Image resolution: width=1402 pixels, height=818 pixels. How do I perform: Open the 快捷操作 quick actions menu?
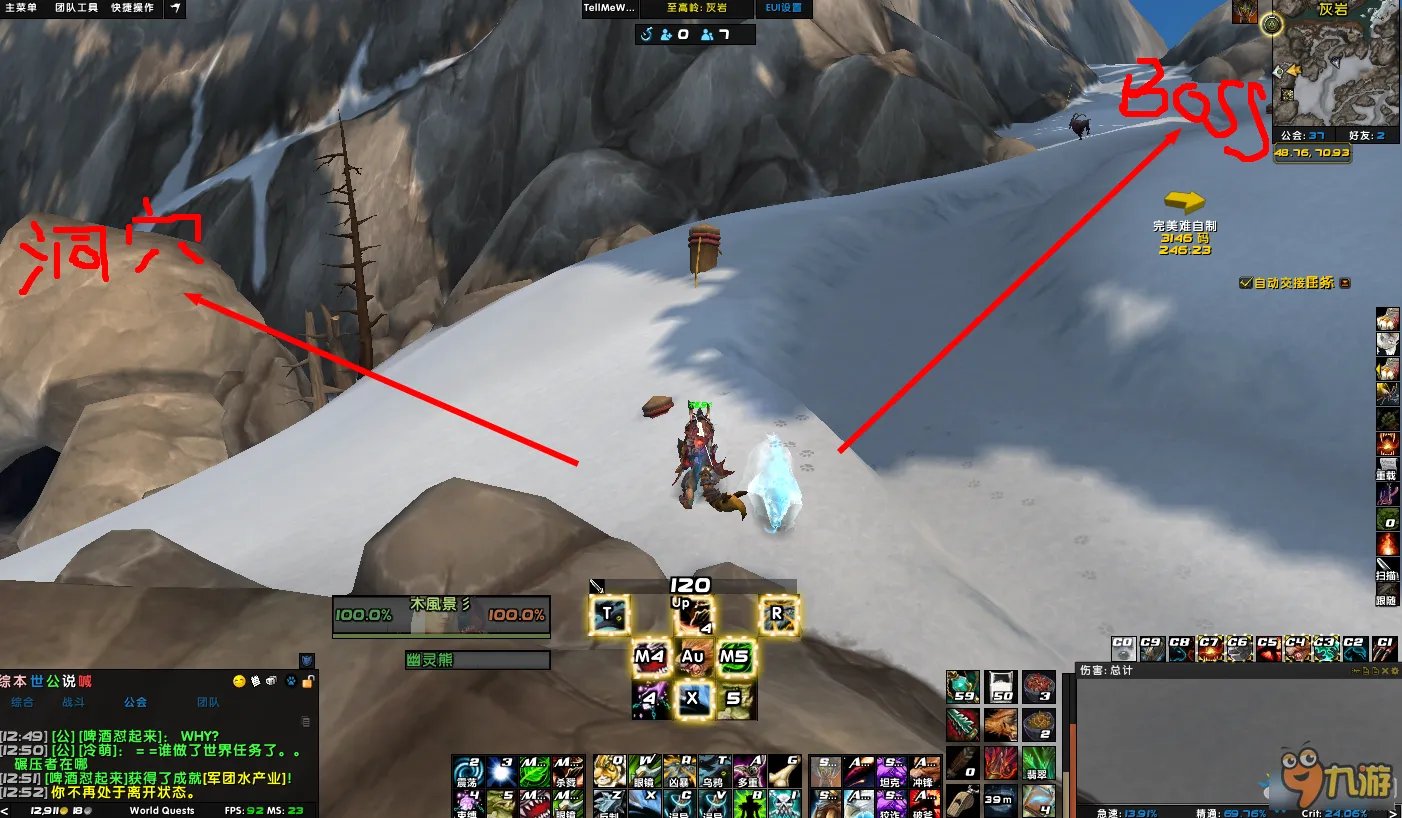132,8
